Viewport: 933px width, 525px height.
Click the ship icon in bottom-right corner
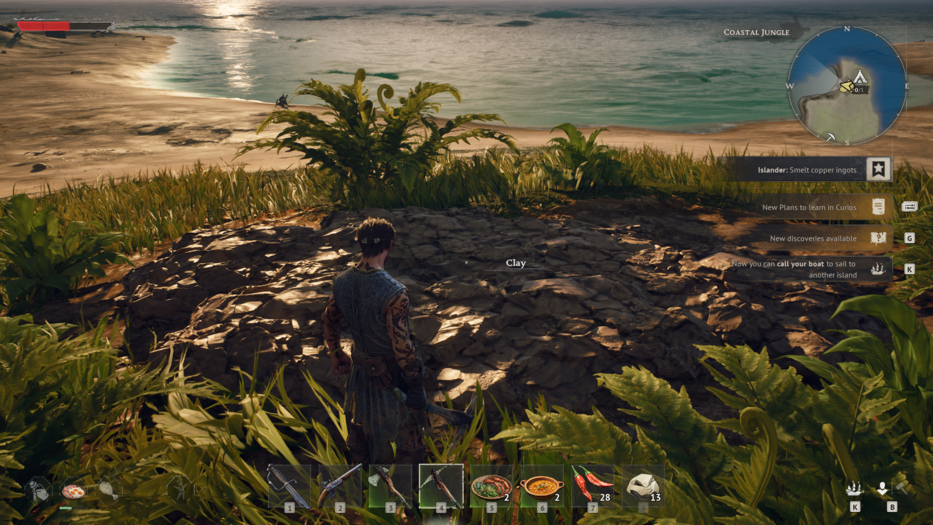[x=854, y=489]
